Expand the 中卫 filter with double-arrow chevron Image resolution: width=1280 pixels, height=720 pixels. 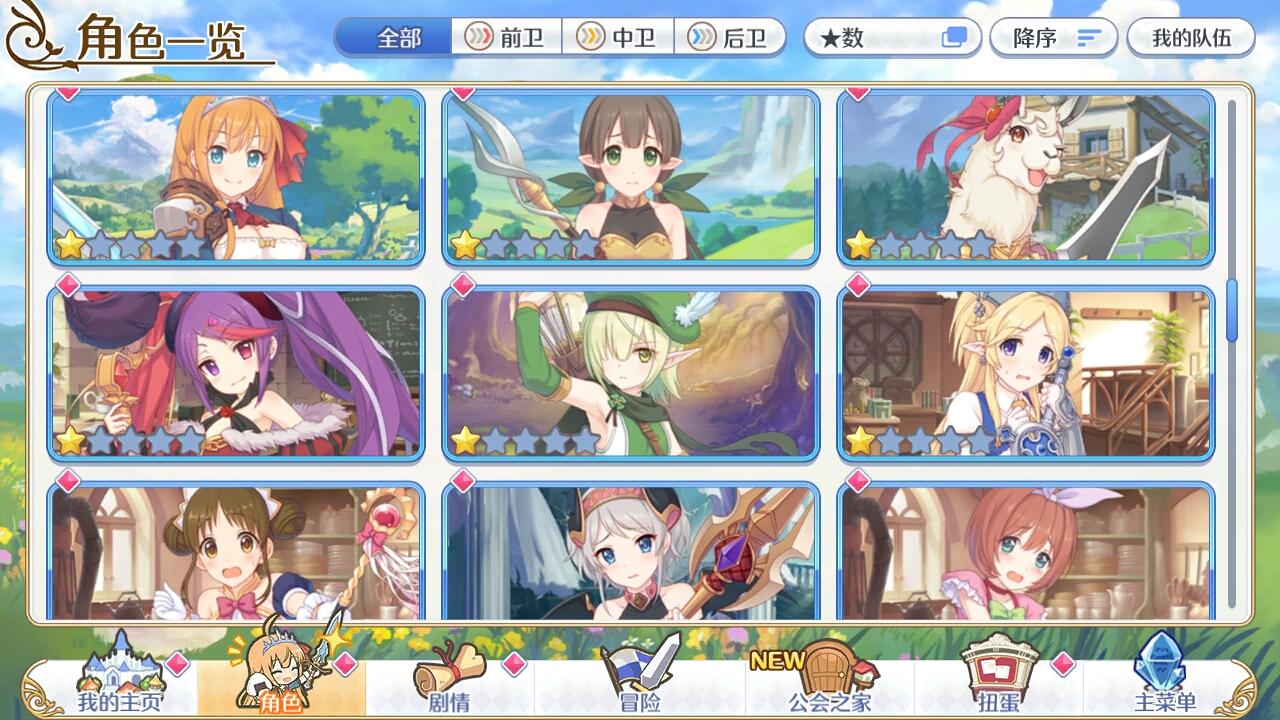pos(589,38)
